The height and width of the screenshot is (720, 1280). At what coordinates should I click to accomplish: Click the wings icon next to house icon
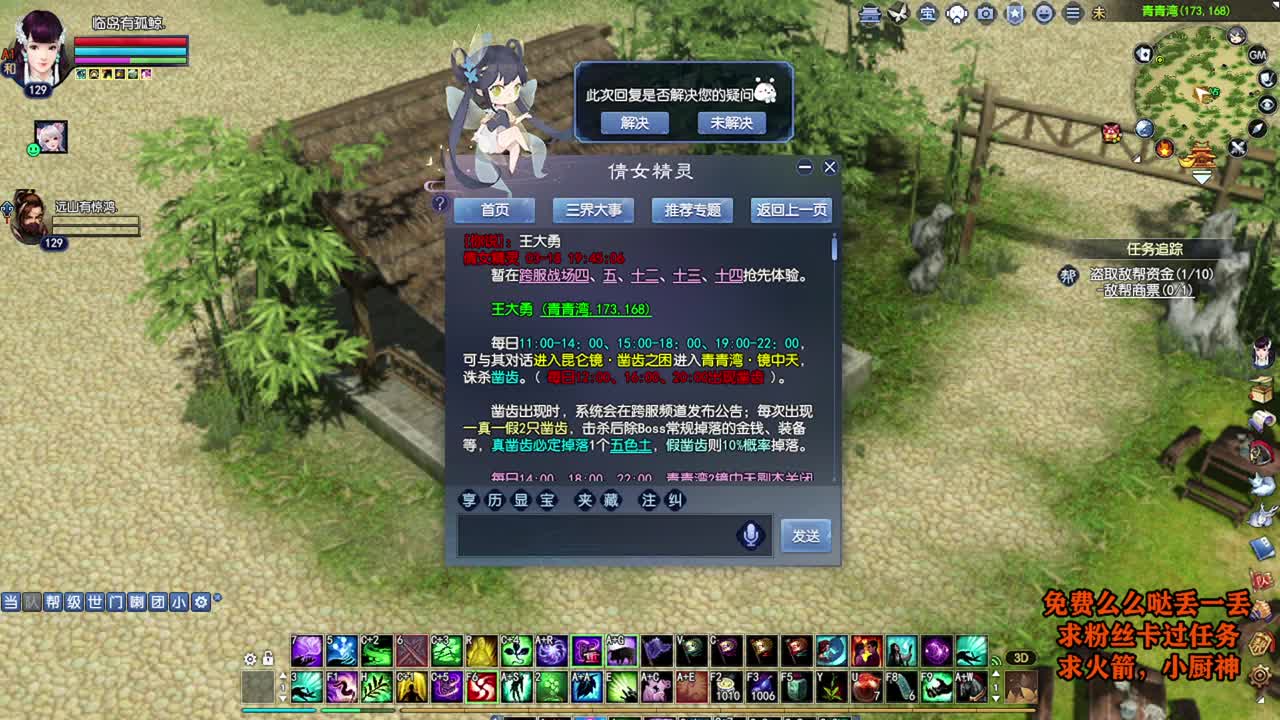tap(897, 14)
